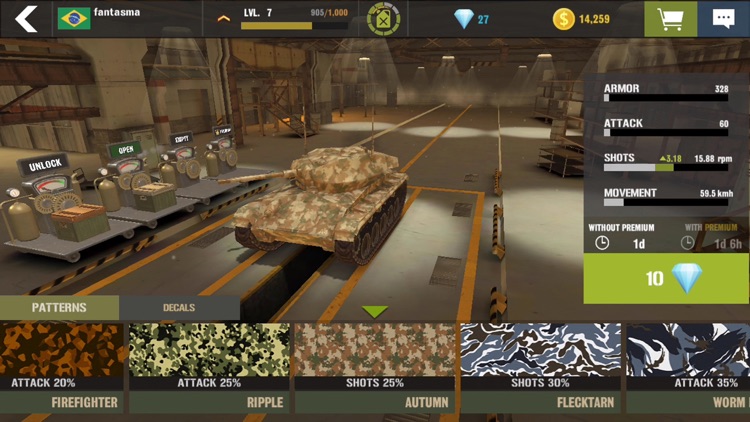Collapse the pattern panel with green arrow
The height and width of the screenshot is (422, 750).
tap(375, 312)
